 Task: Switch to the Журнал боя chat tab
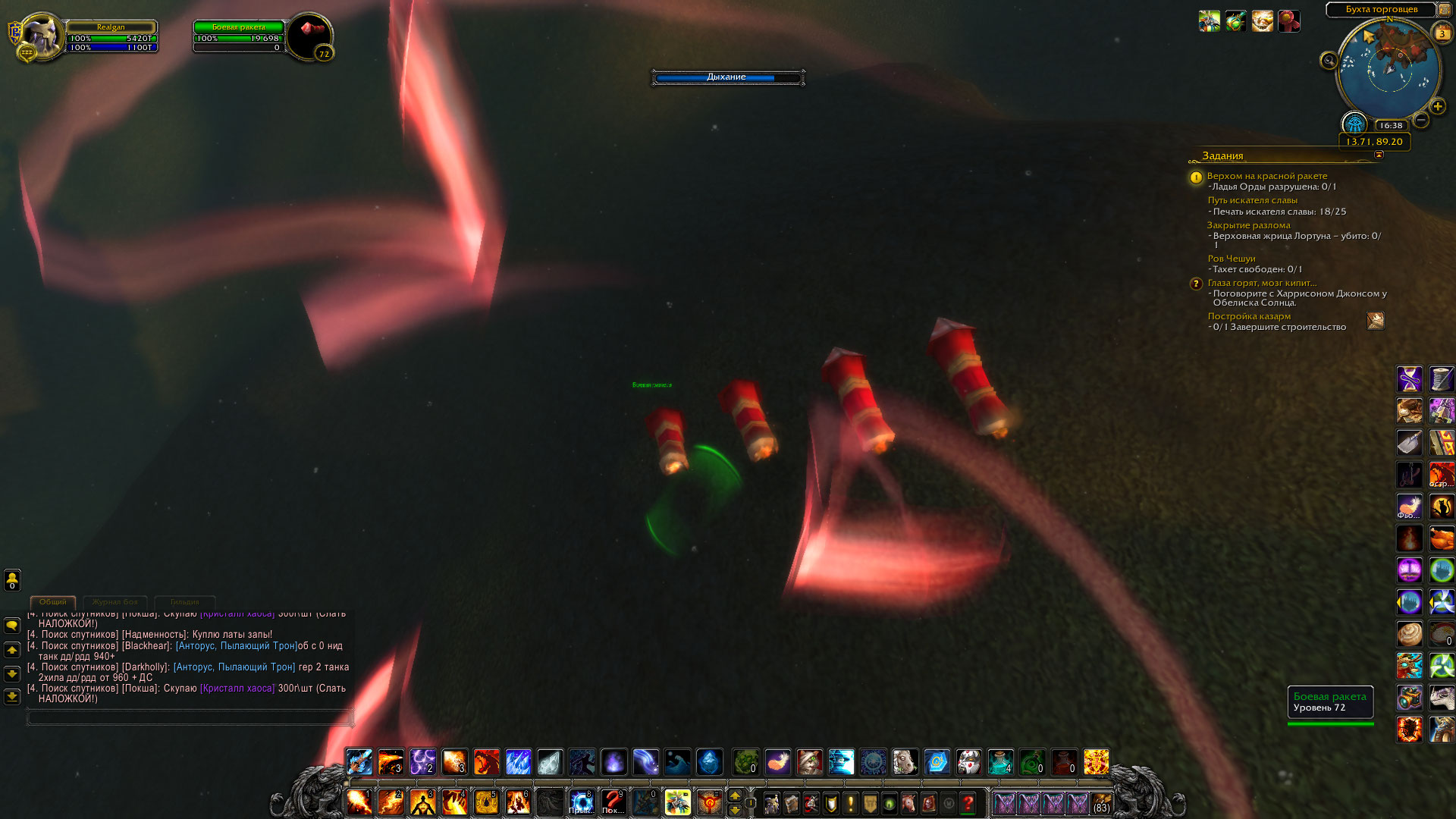[115, 602]
